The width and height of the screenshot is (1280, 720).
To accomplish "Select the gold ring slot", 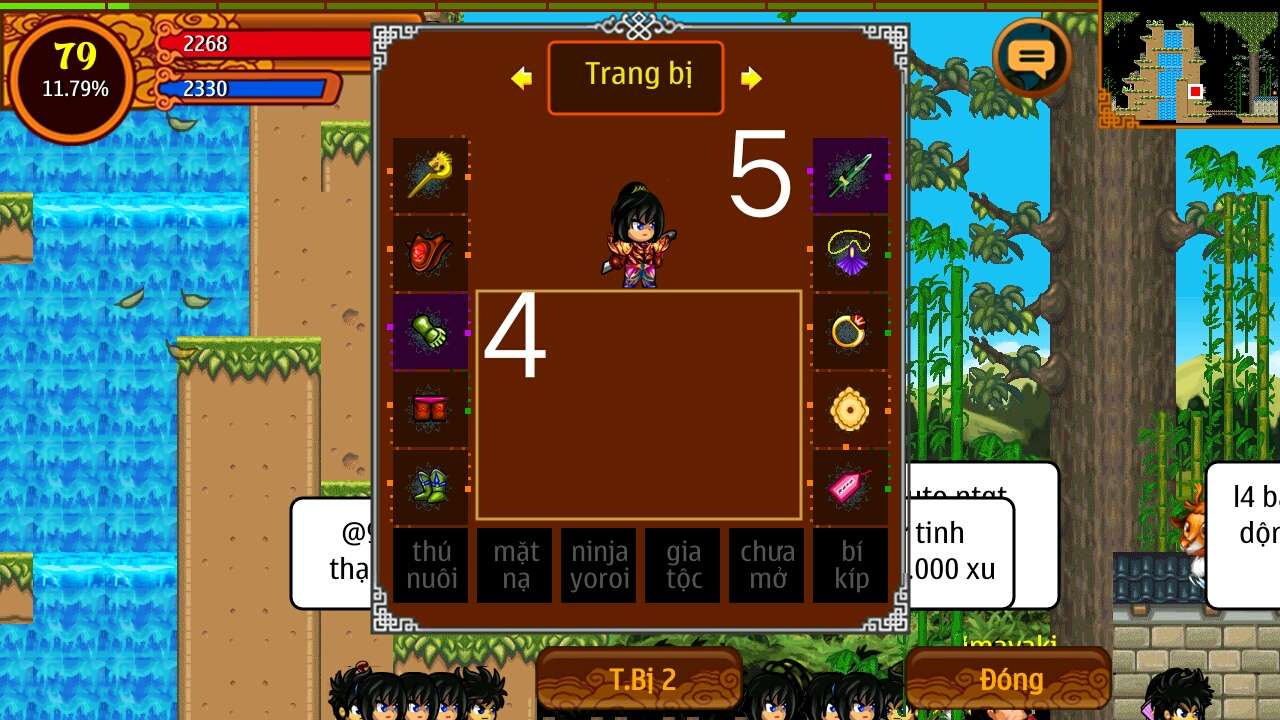I will [850, 332].
